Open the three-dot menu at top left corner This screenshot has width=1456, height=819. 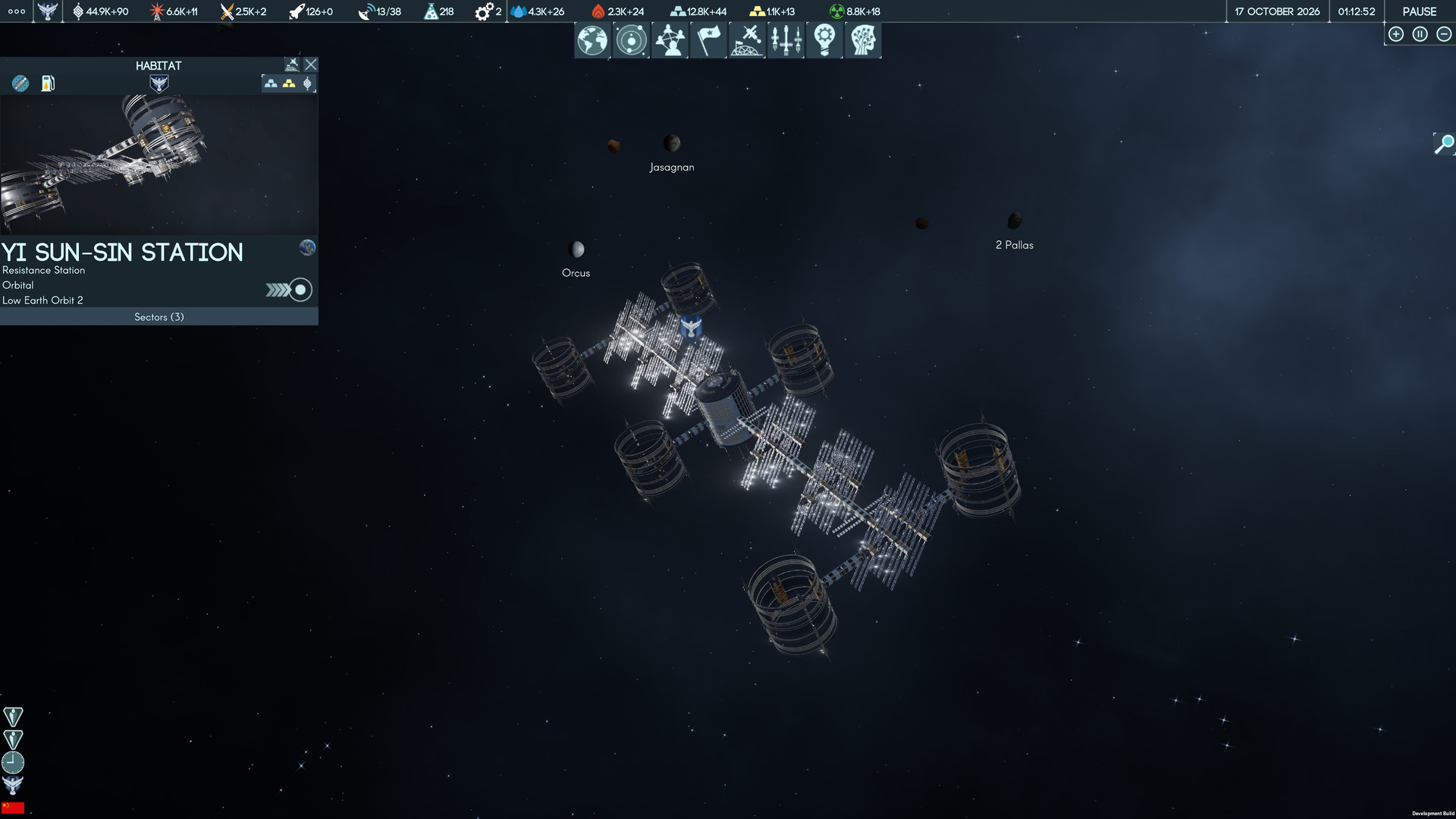pyautogui.click(x=16, y=11)
